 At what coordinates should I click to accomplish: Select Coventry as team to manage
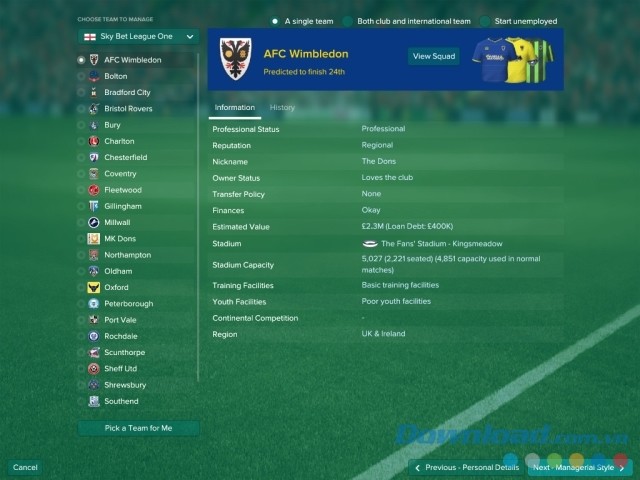[120, 174]
